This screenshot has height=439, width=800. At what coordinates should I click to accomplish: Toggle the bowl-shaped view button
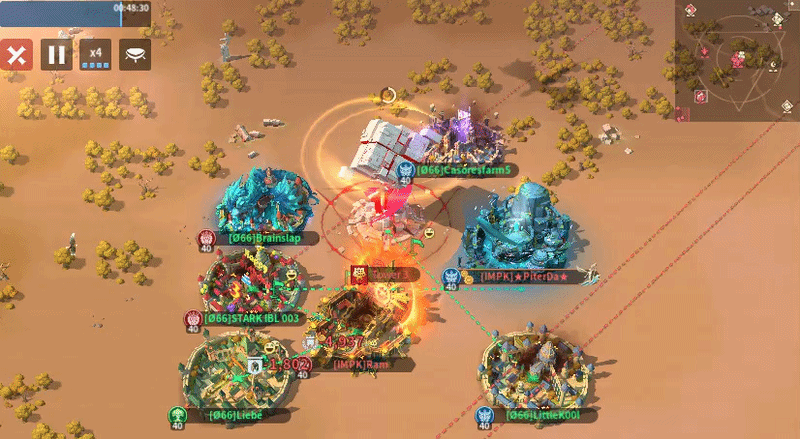pos(135,54)
